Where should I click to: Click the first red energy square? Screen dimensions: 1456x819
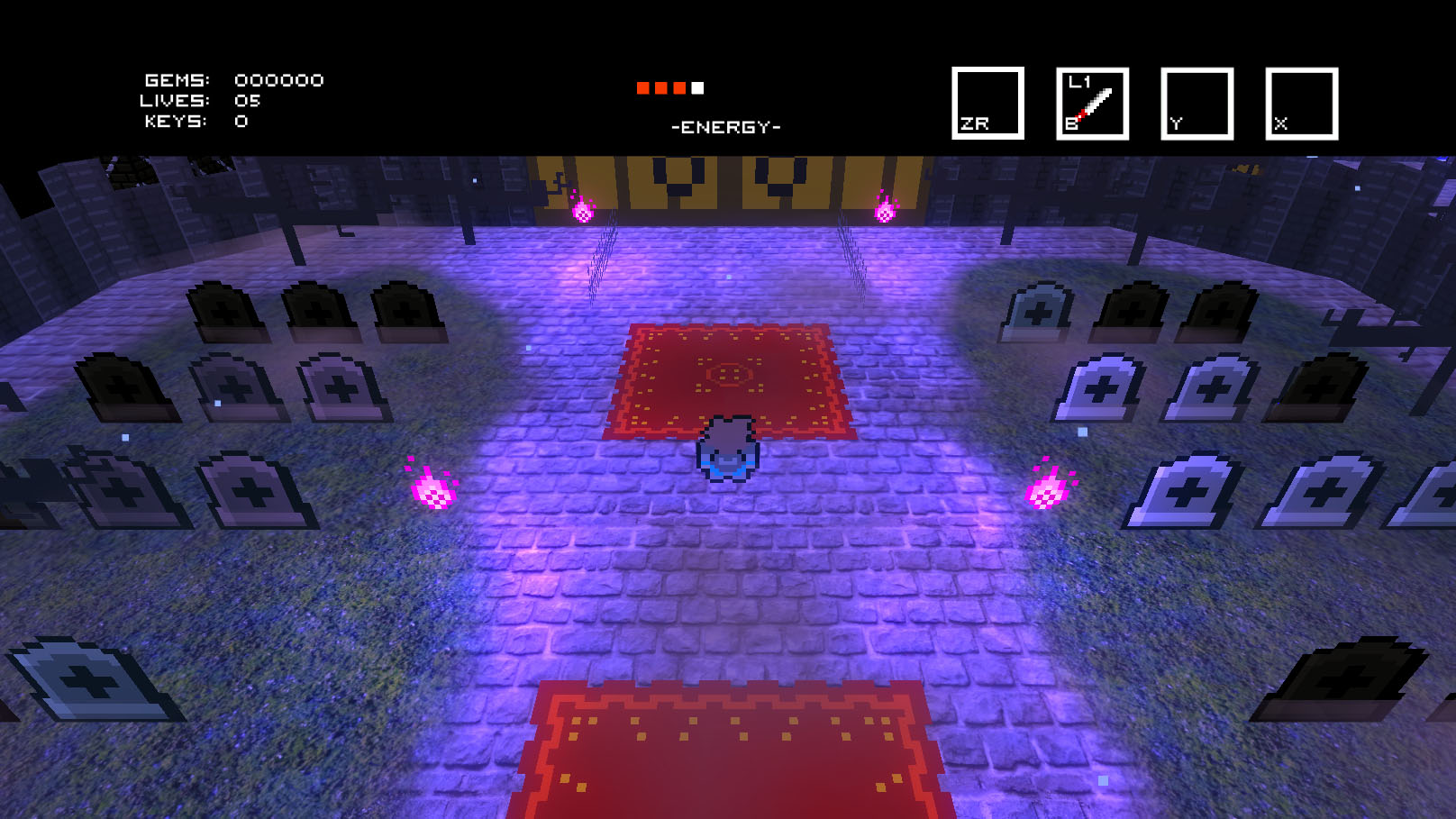pos(643,87)
